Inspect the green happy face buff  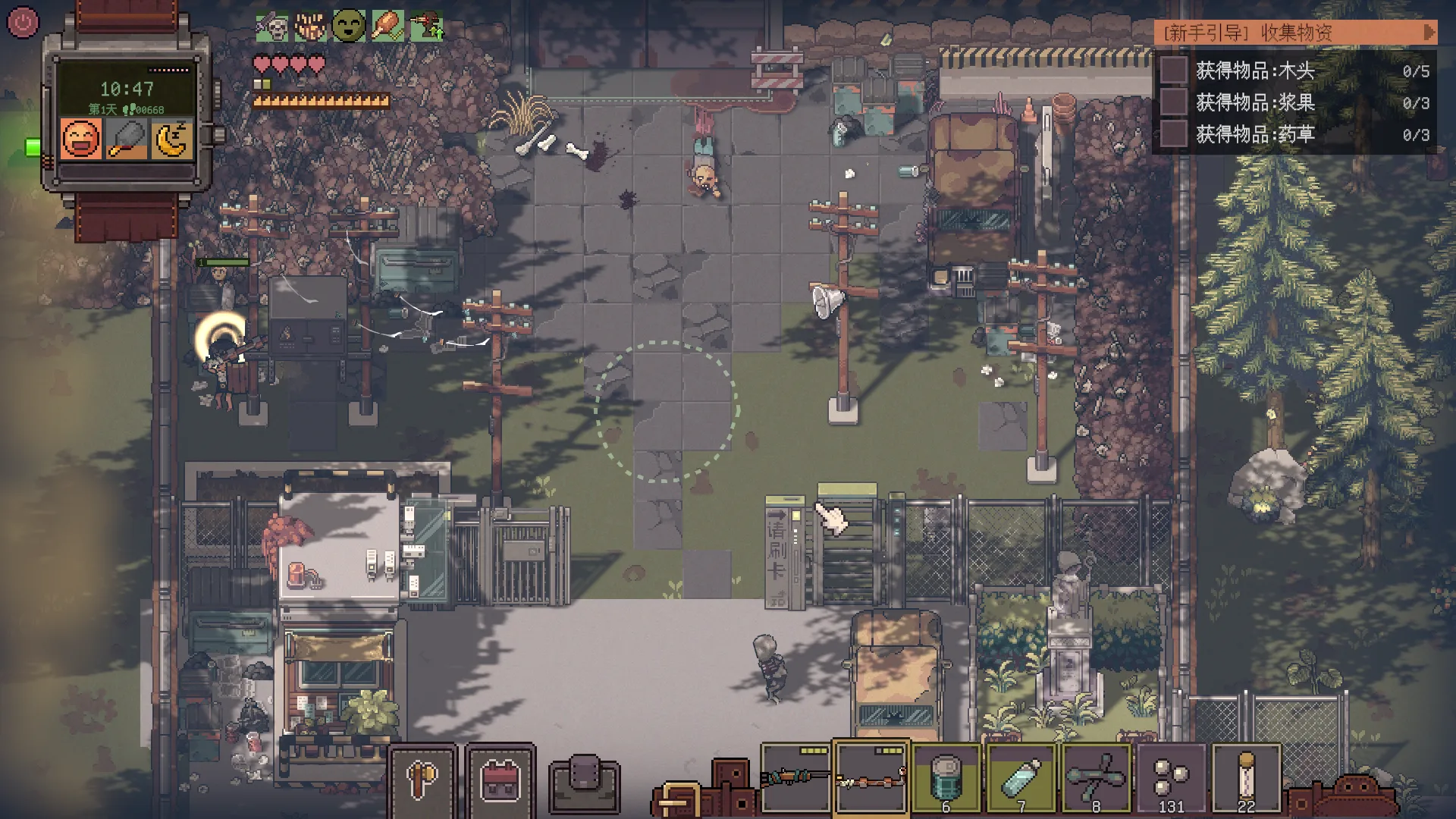click(349, 27)
